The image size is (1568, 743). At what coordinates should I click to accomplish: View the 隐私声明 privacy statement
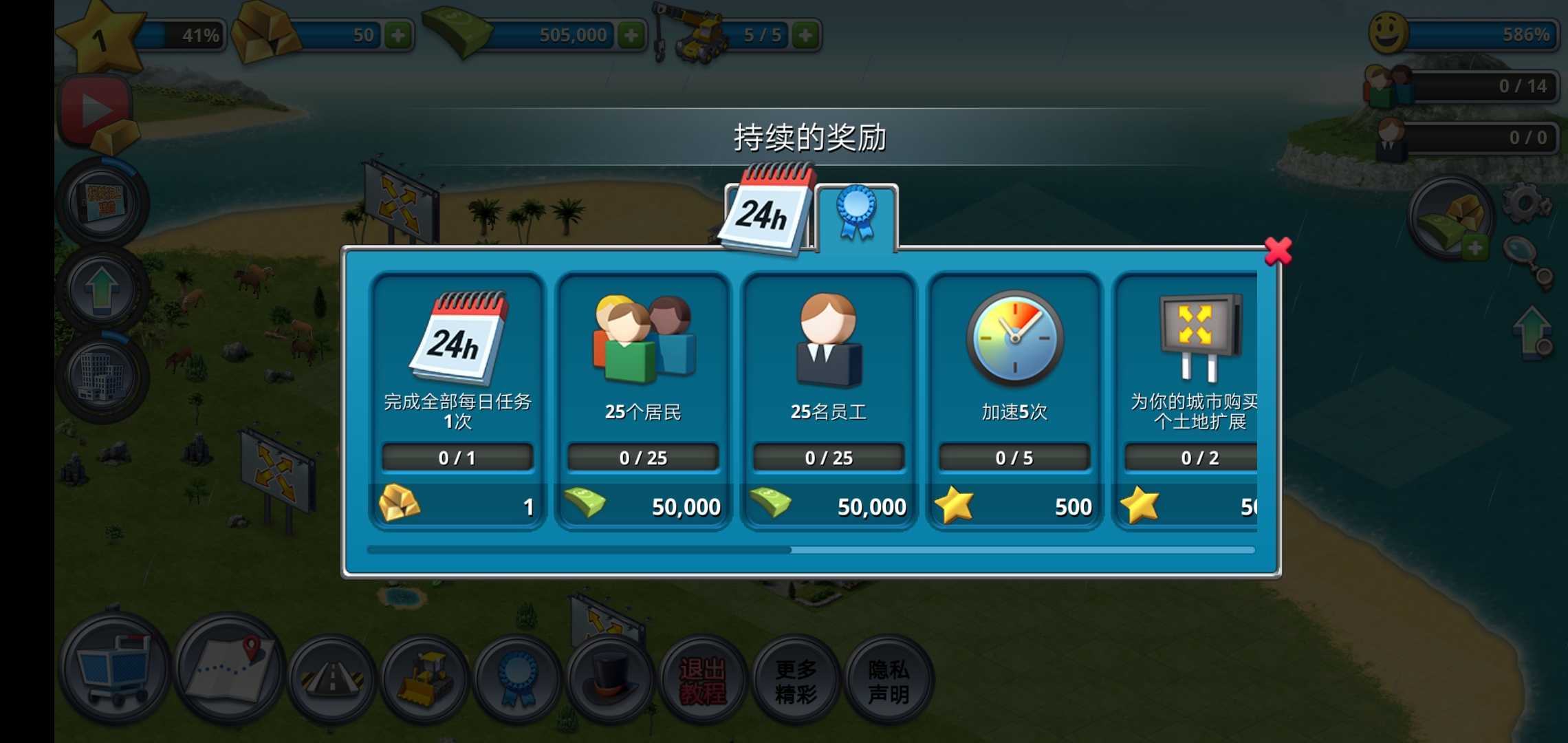coord(887,678)
